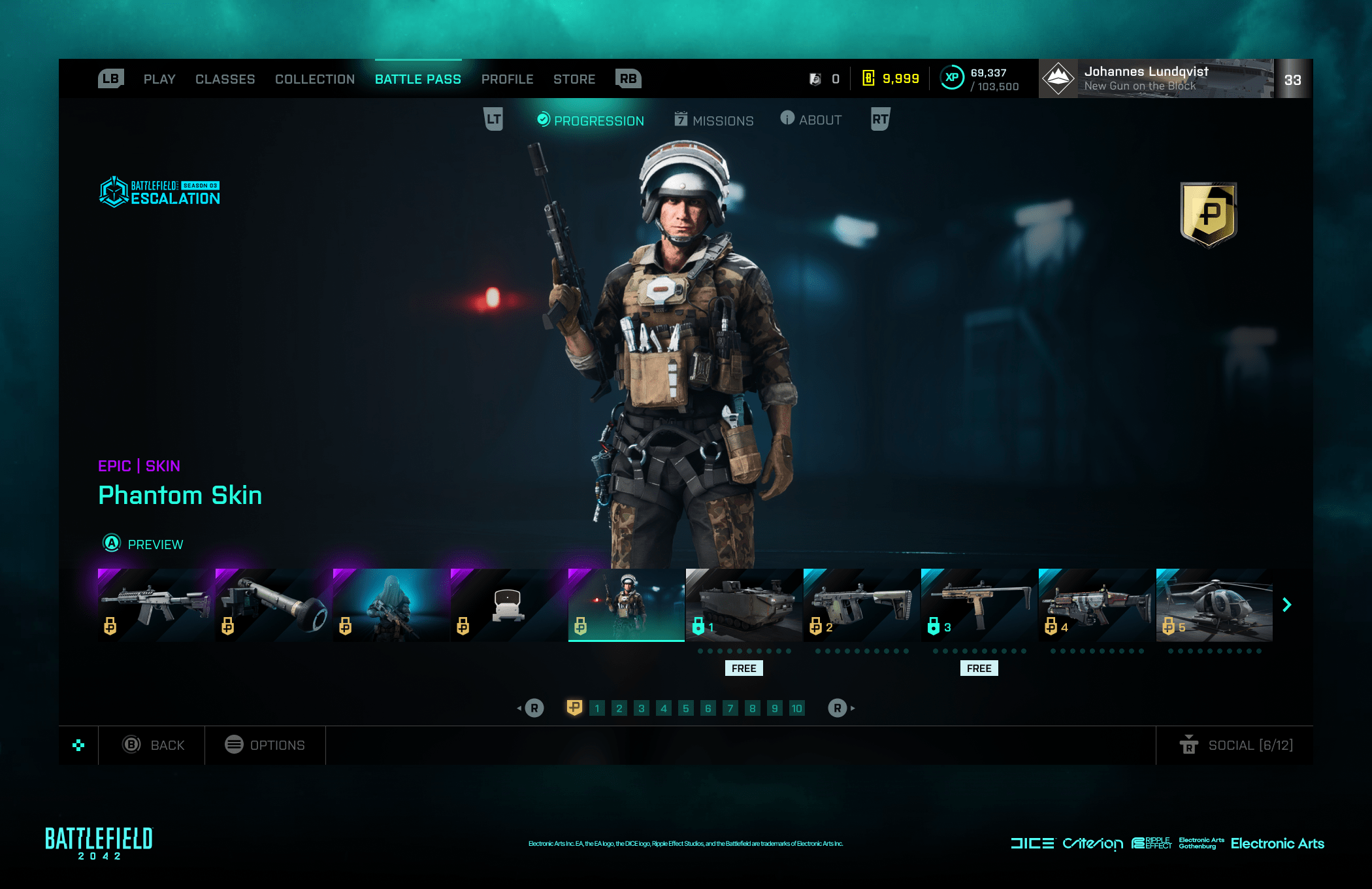Select the tier 1 armored vehicle reward

click(x=744, y=605)
